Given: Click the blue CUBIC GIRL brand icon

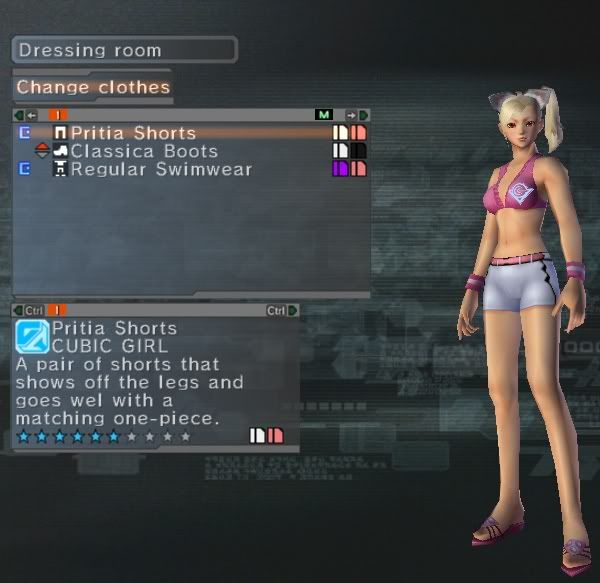Looking at the screenshot, I should [x=32, y=336].
